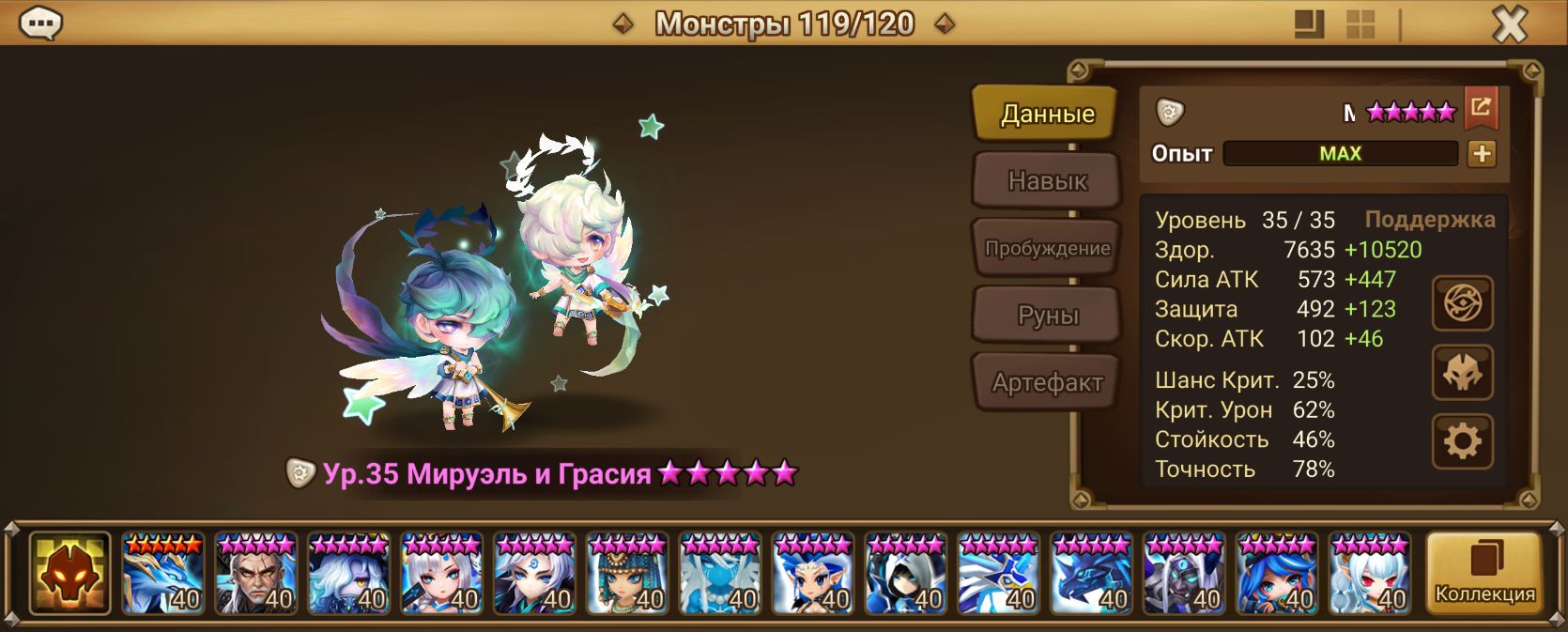Tap the plus button beside Опыт bar
This screenshot has height=632, width=1568.
coord(1482,154)
